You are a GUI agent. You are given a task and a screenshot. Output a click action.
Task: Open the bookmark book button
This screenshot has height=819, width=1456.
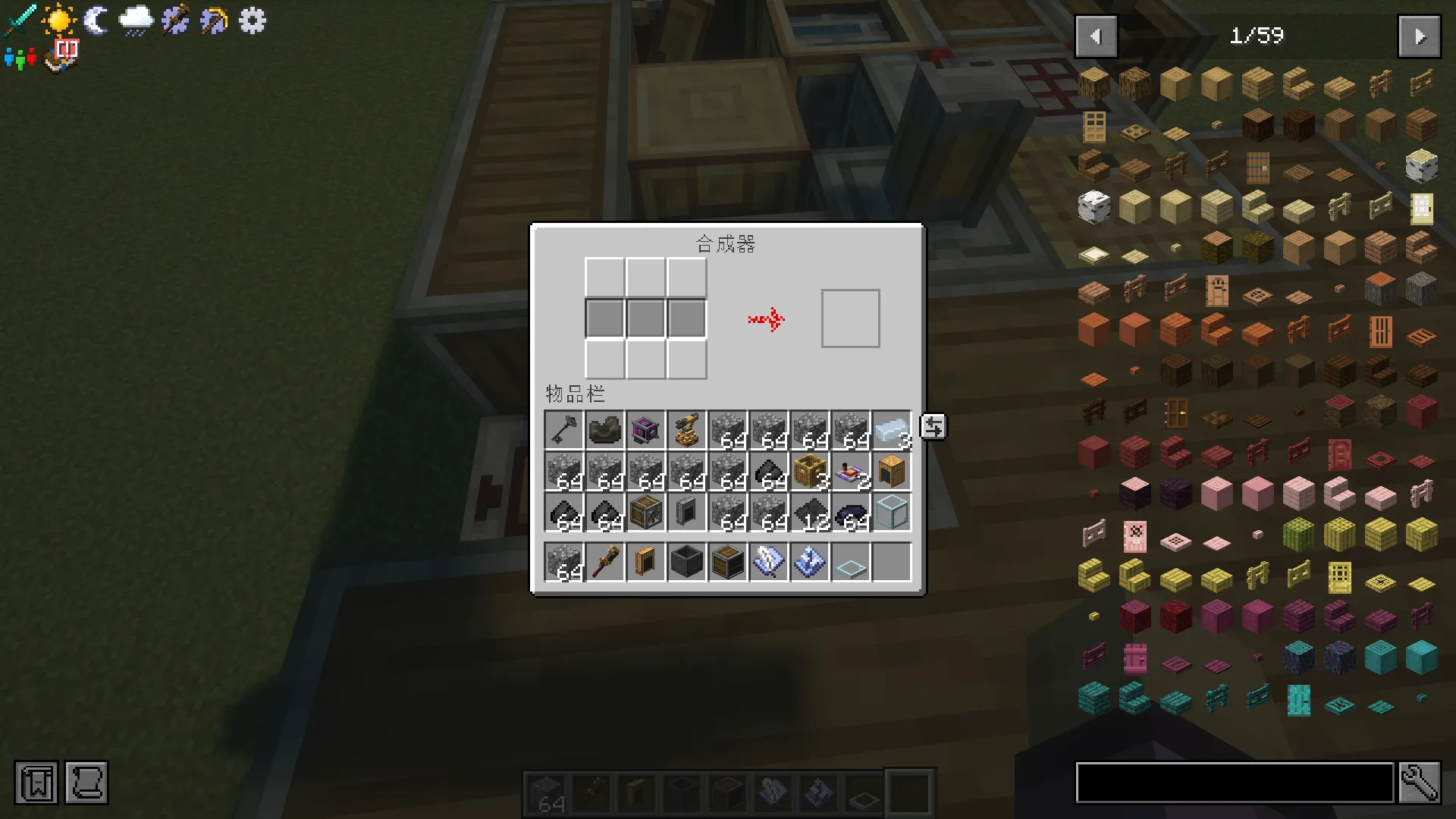tap(36, 782)
